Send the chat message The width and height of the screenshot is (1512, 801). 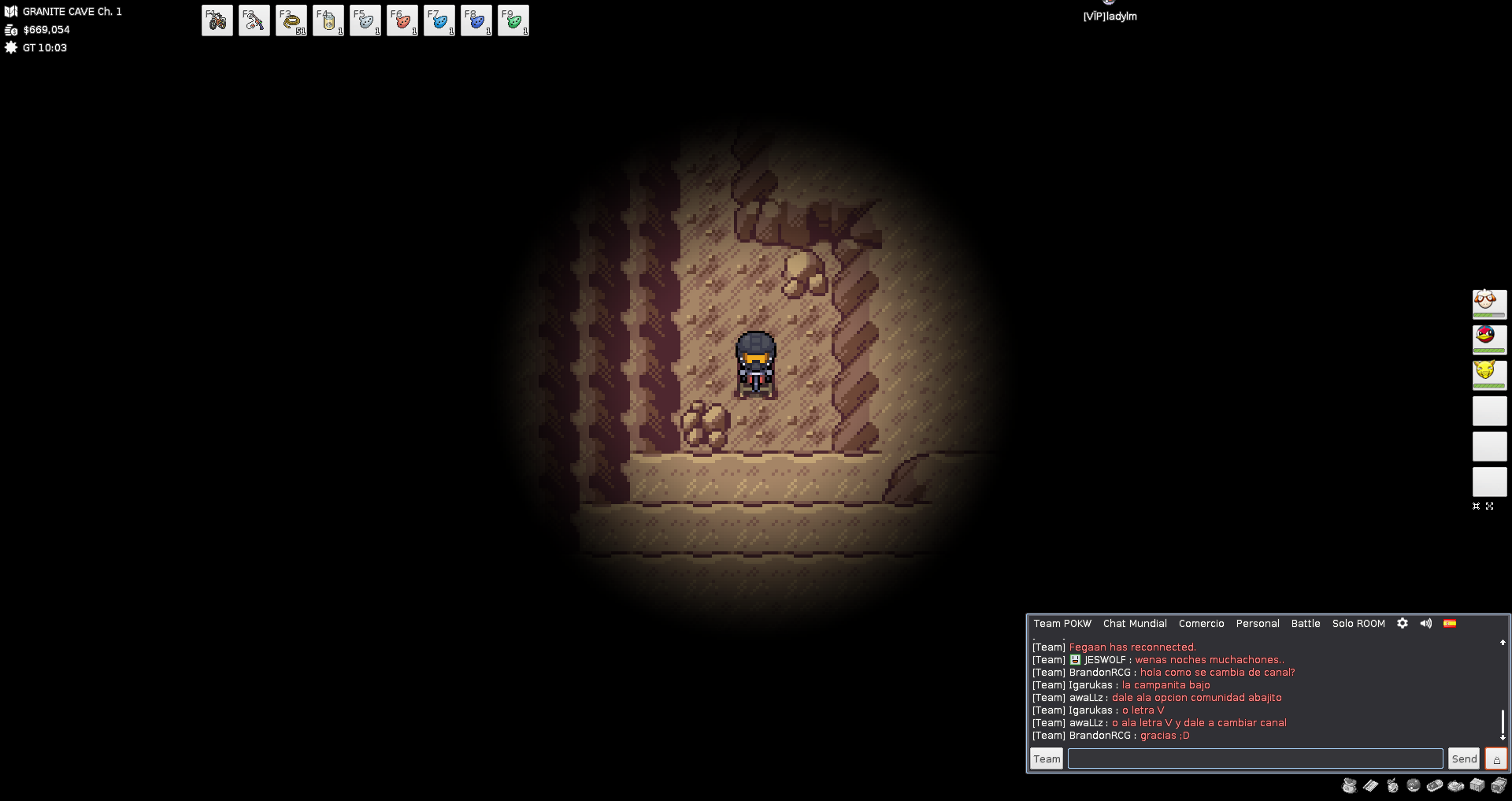tap(1464, 758)
